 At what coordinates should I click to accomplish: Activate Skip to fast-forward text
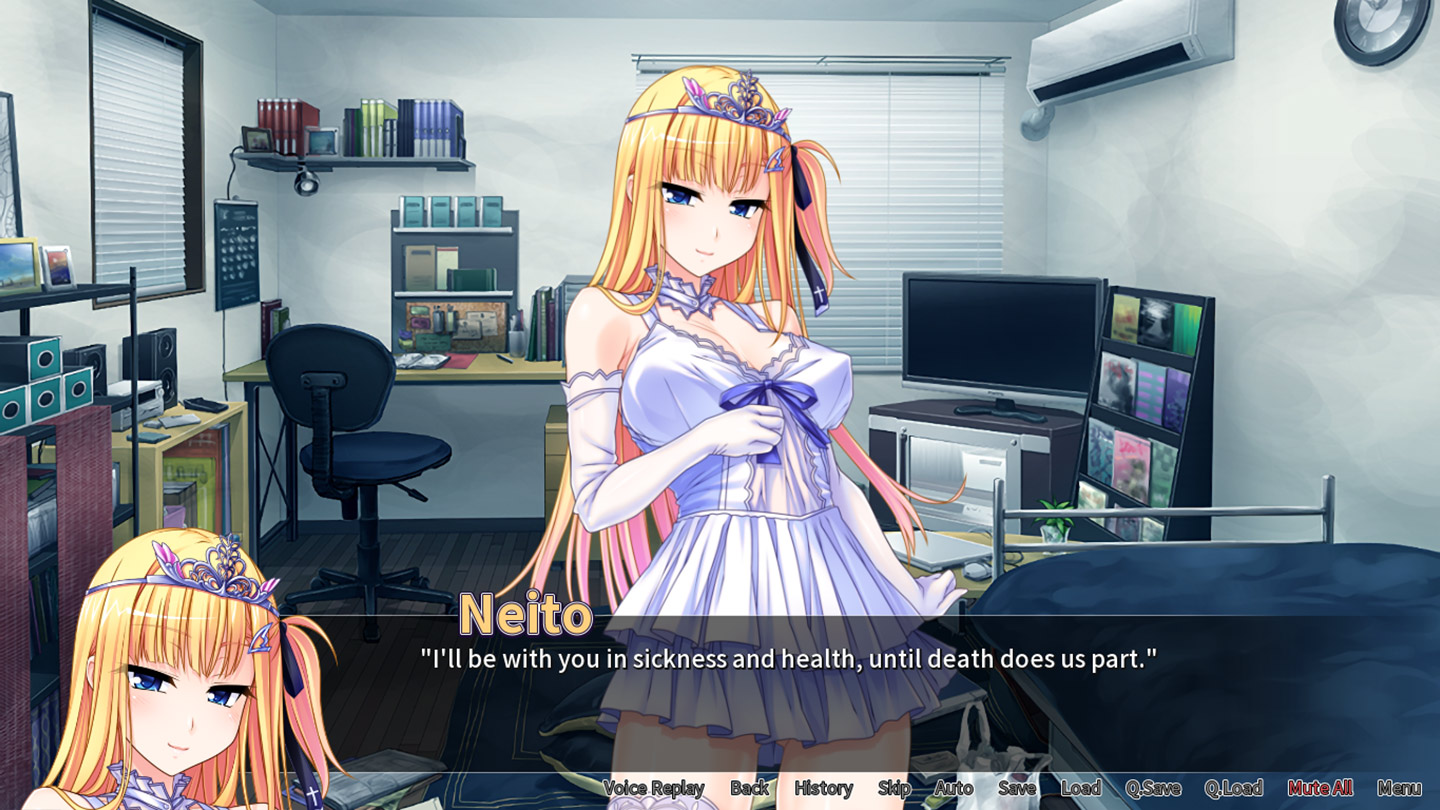894,788
